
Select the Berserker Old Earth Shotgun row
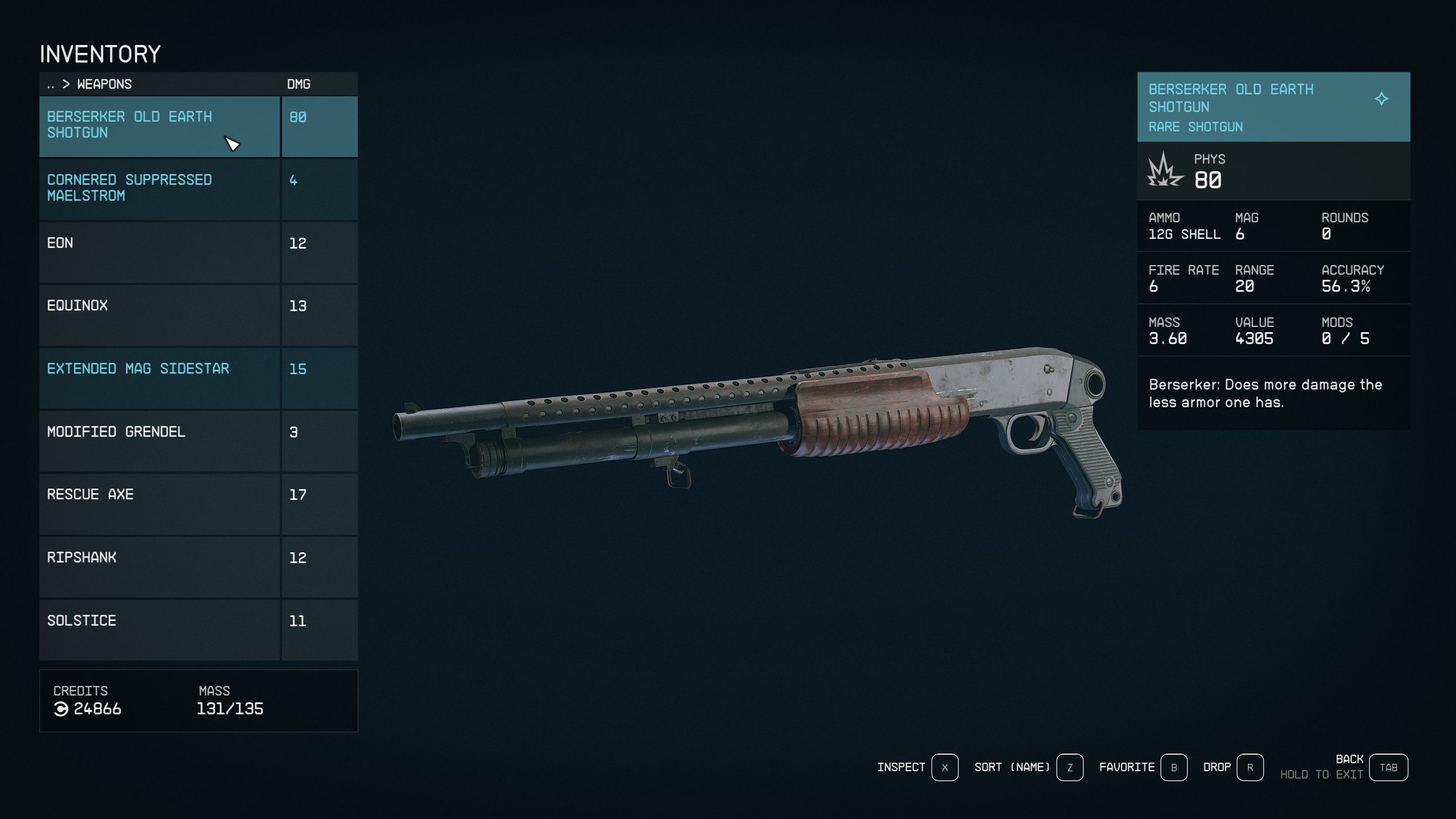pos(159,126)
